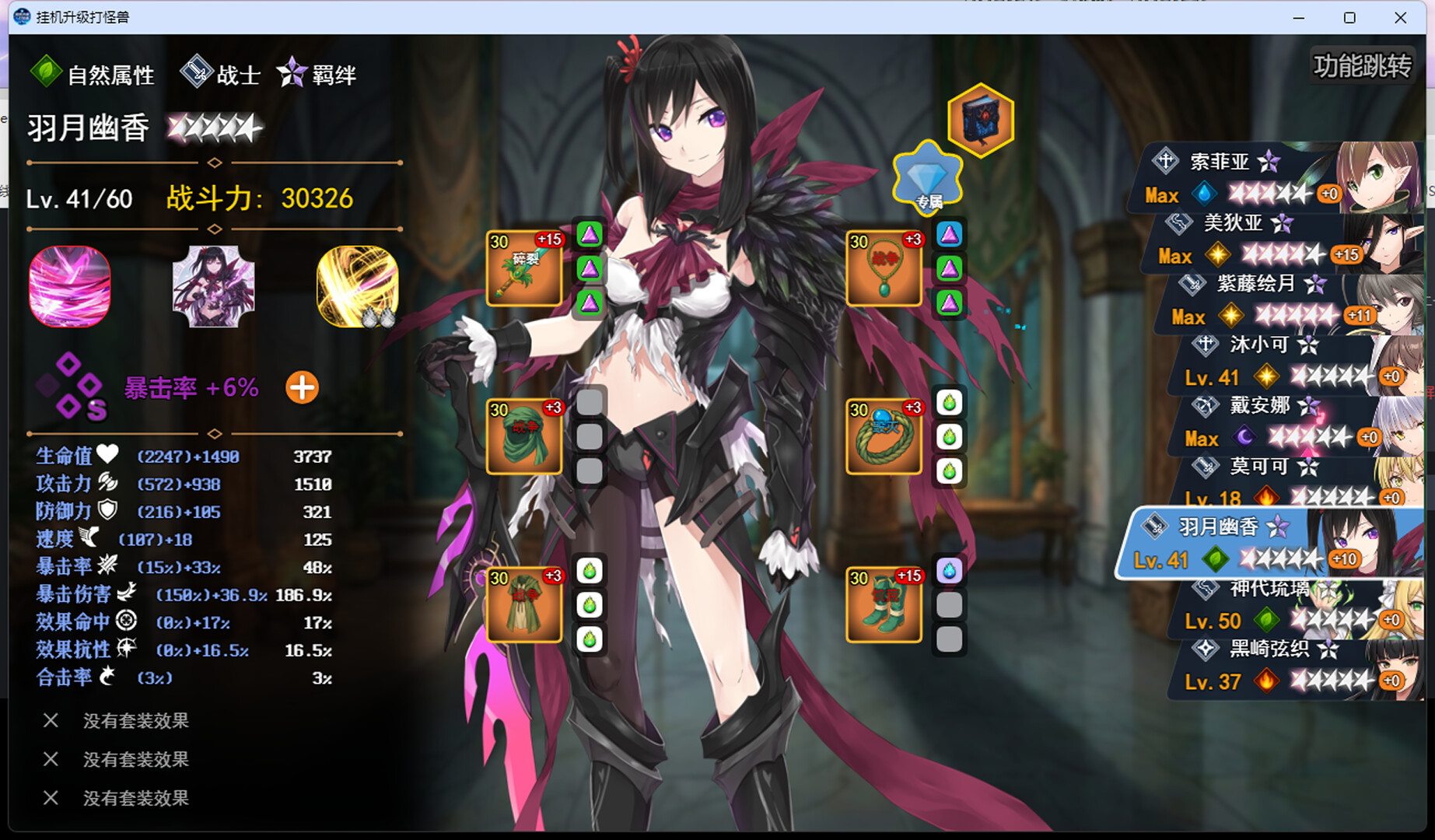Open the 功能跳转 menu button
This screenshot has height=840, width=1435.
[1362, 66]
